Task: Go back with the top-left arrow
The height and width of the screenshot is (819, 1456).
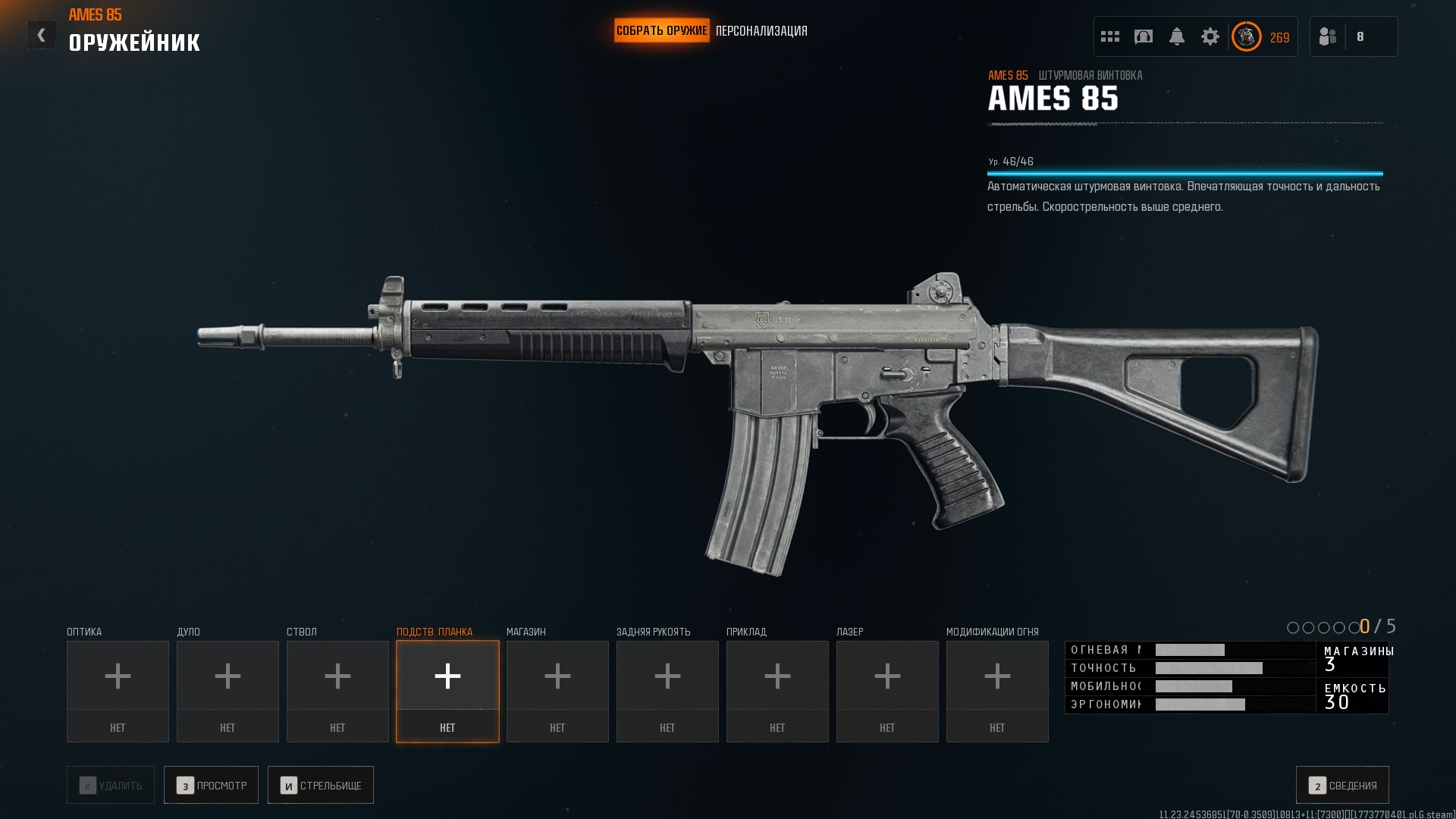Action: coord(42,35)
